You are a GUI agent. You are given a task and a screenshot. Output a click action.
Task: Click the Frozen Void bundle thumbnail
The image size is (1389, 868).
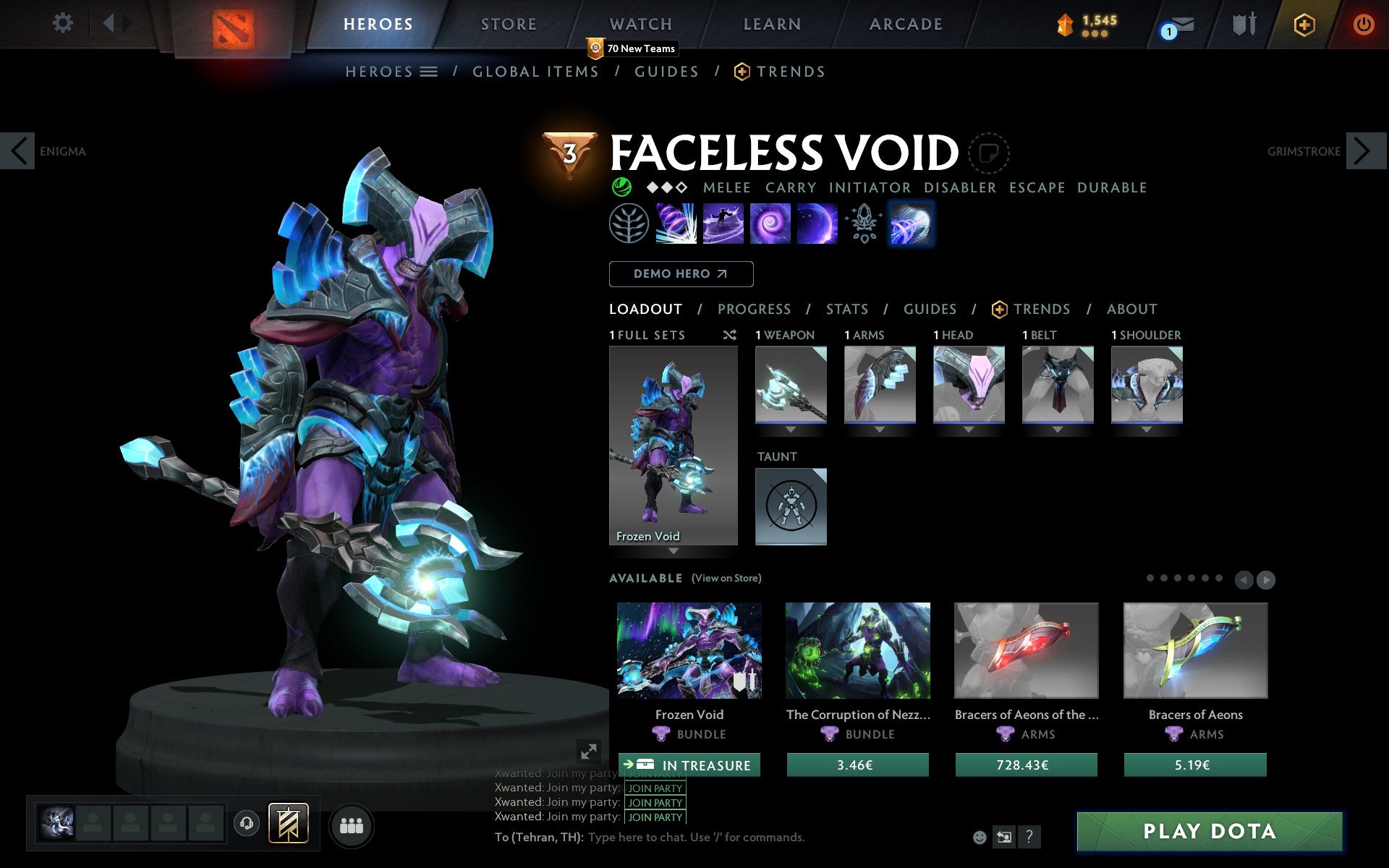point(689,651)
